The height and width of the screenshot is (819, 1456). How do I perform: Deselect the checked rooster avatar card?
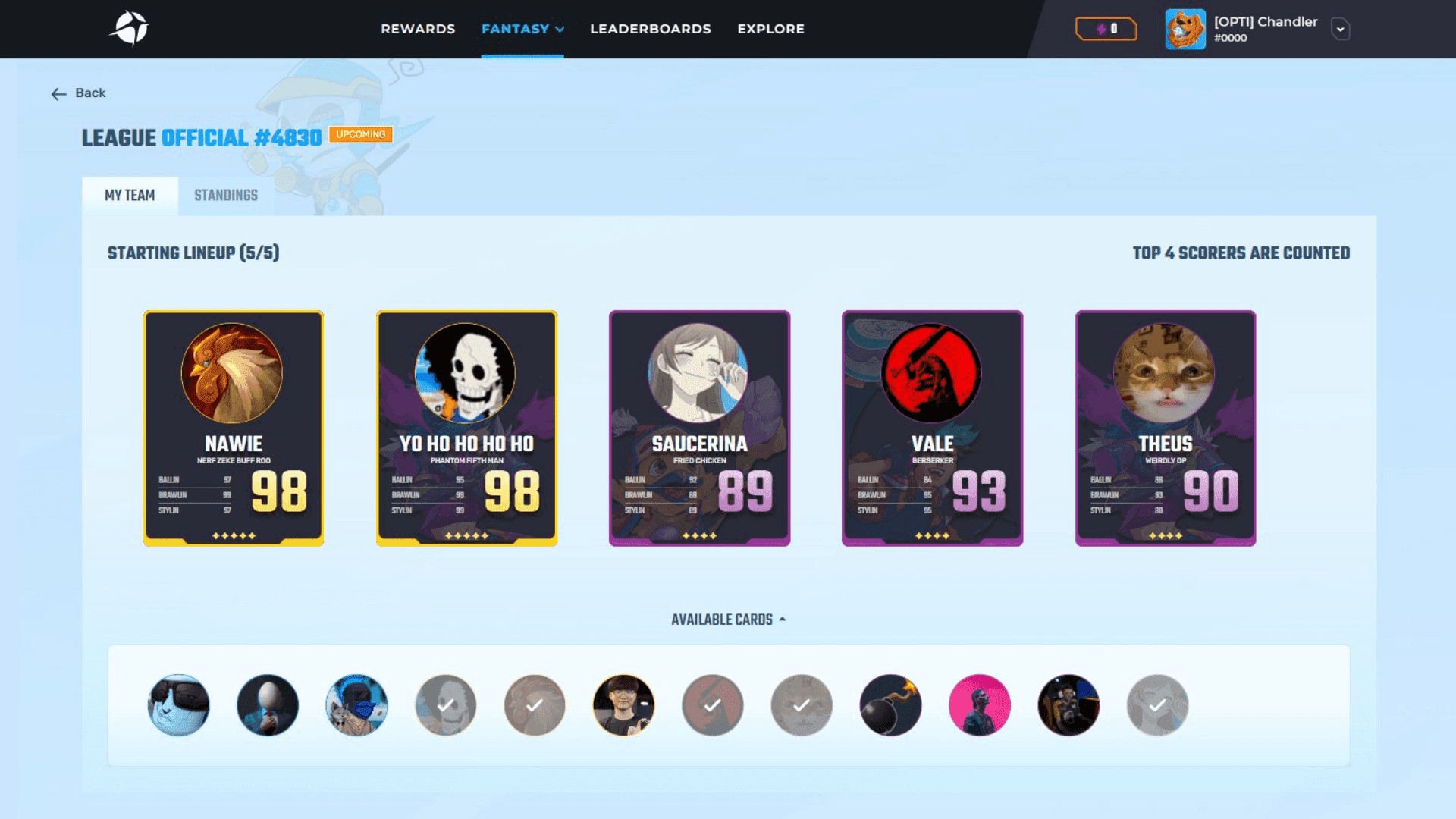click(x=535, y=705)
